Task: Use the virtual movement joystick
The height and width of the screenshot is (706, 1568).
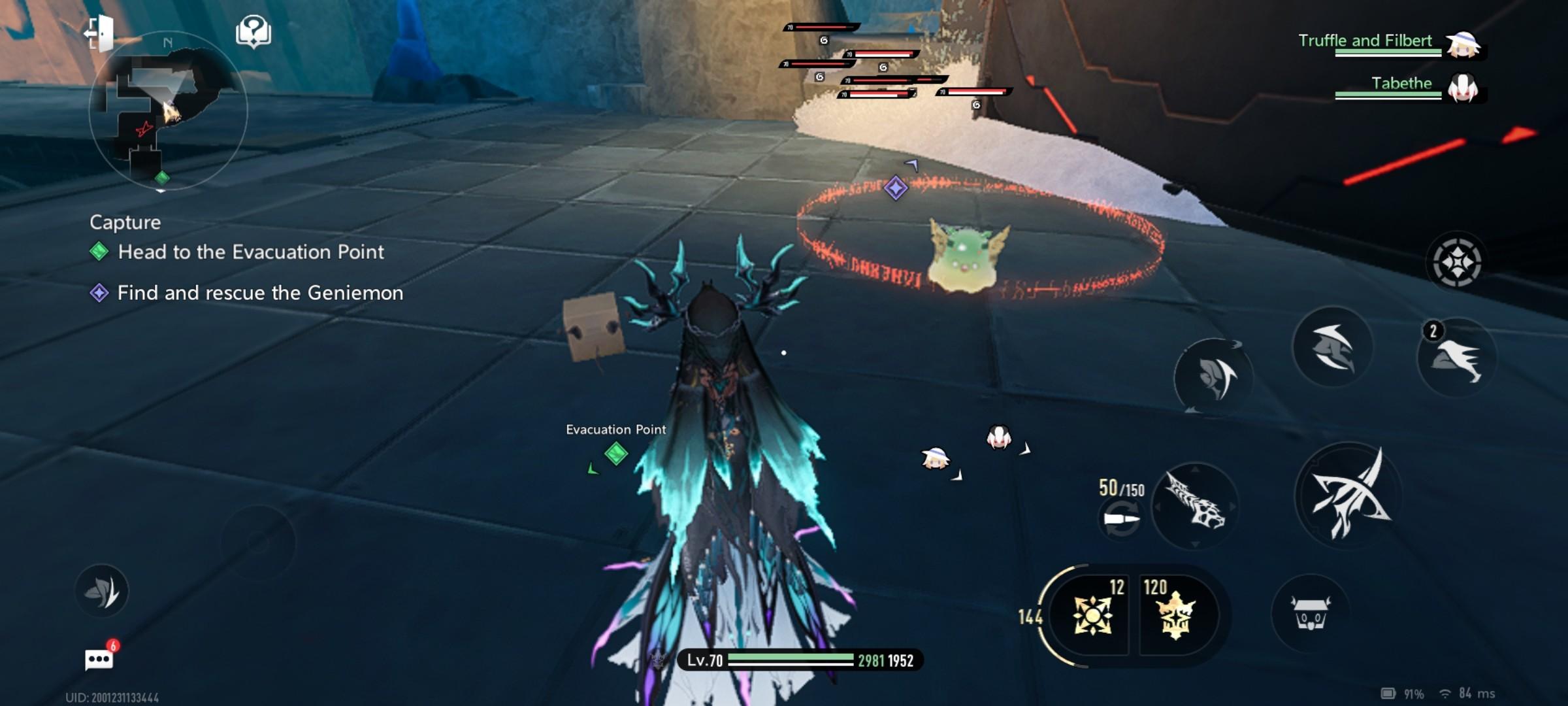Action: [258, 543]
